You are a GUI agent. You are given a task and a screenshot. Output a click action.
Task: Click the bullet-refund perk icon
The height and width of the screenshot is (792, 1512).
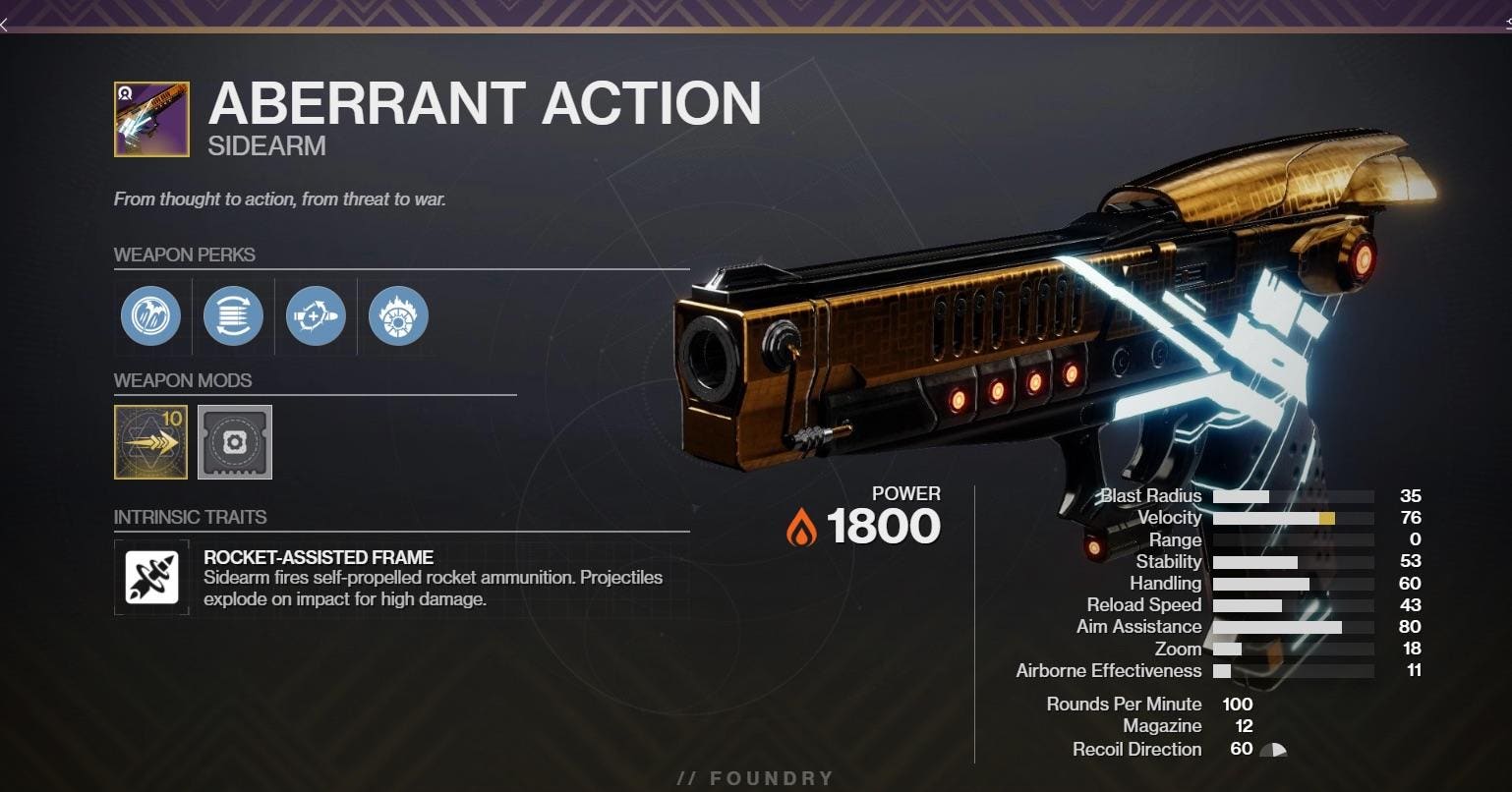pos(316,316)
